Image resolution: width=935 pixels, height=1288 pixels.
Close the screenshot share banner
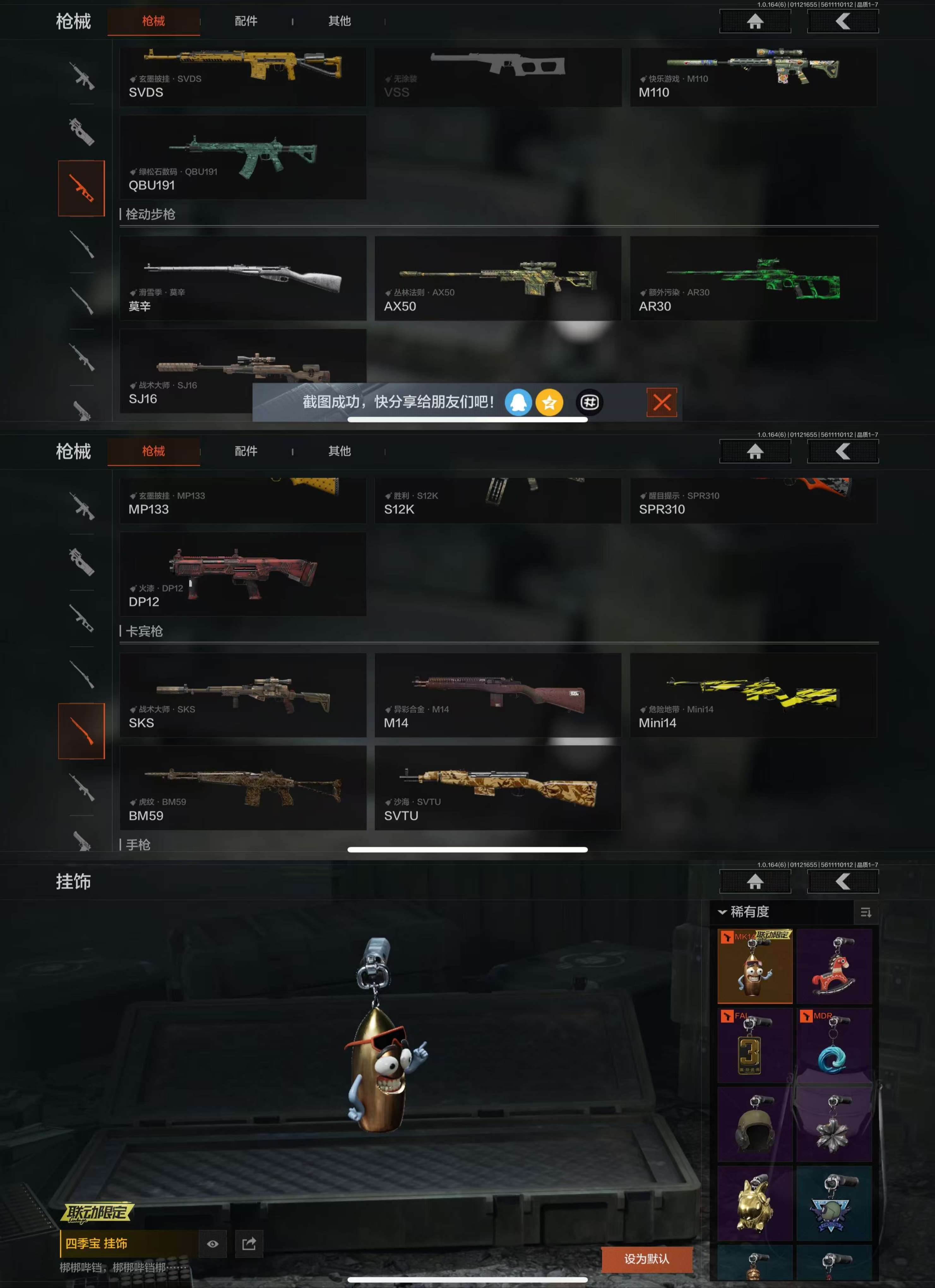(661, 403)
